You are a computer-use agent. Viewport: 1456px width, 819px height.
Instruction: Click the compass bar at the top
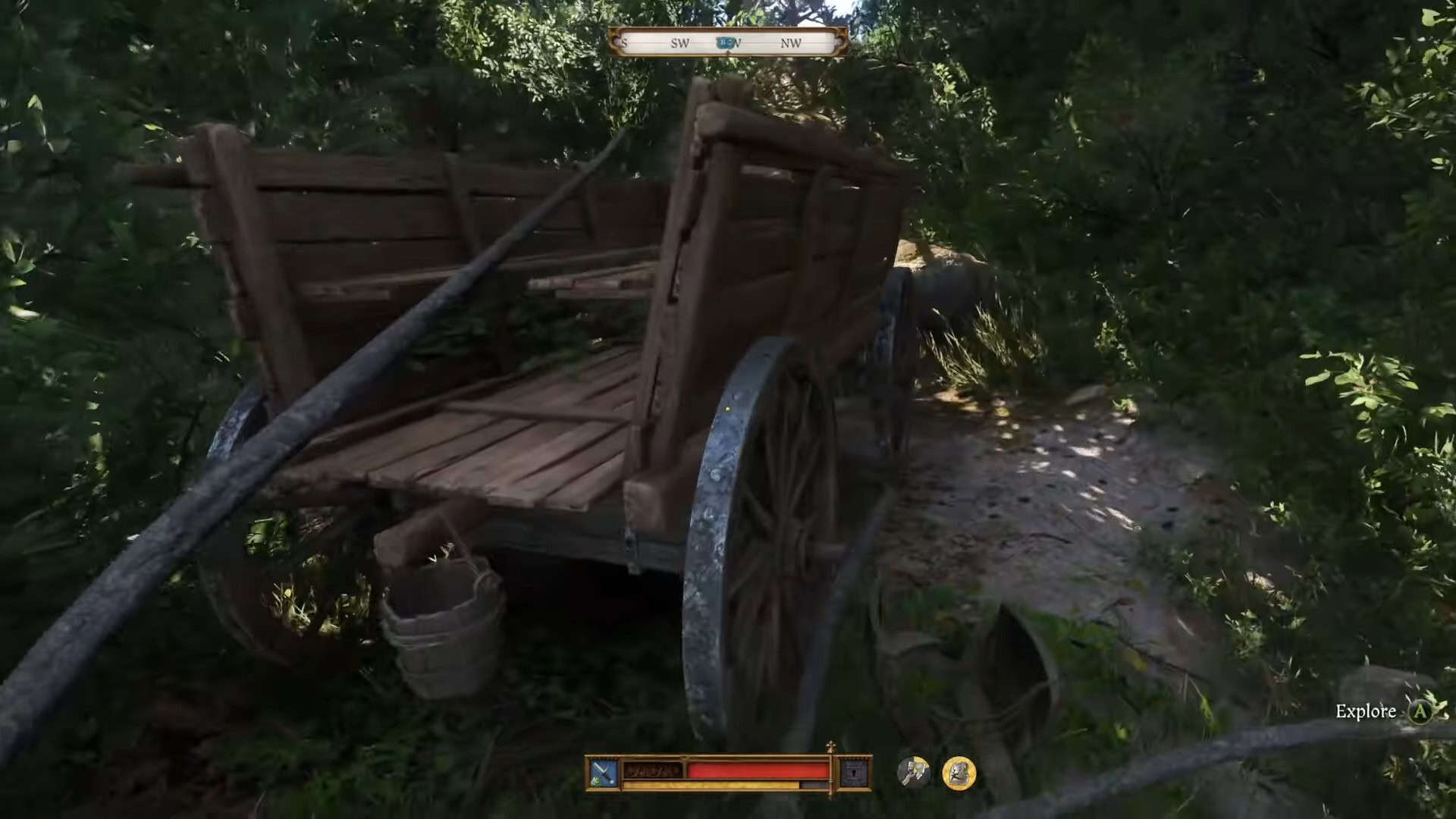(x=727, y=42)
